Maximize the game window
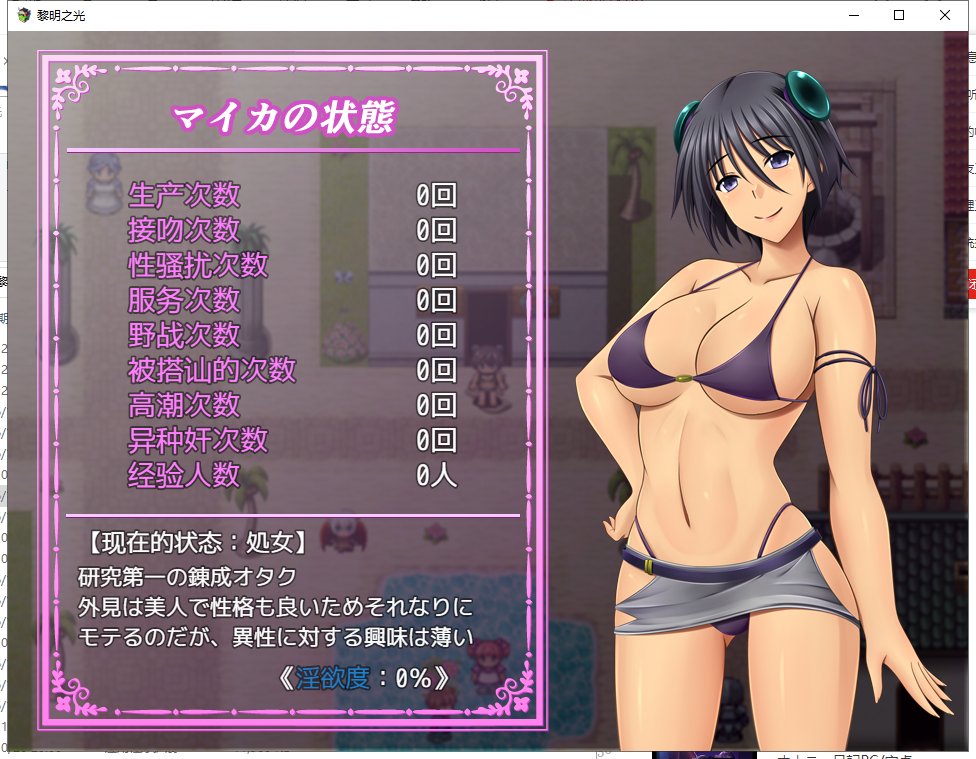Viewport: 976px width, 759px height. (898, 15)
